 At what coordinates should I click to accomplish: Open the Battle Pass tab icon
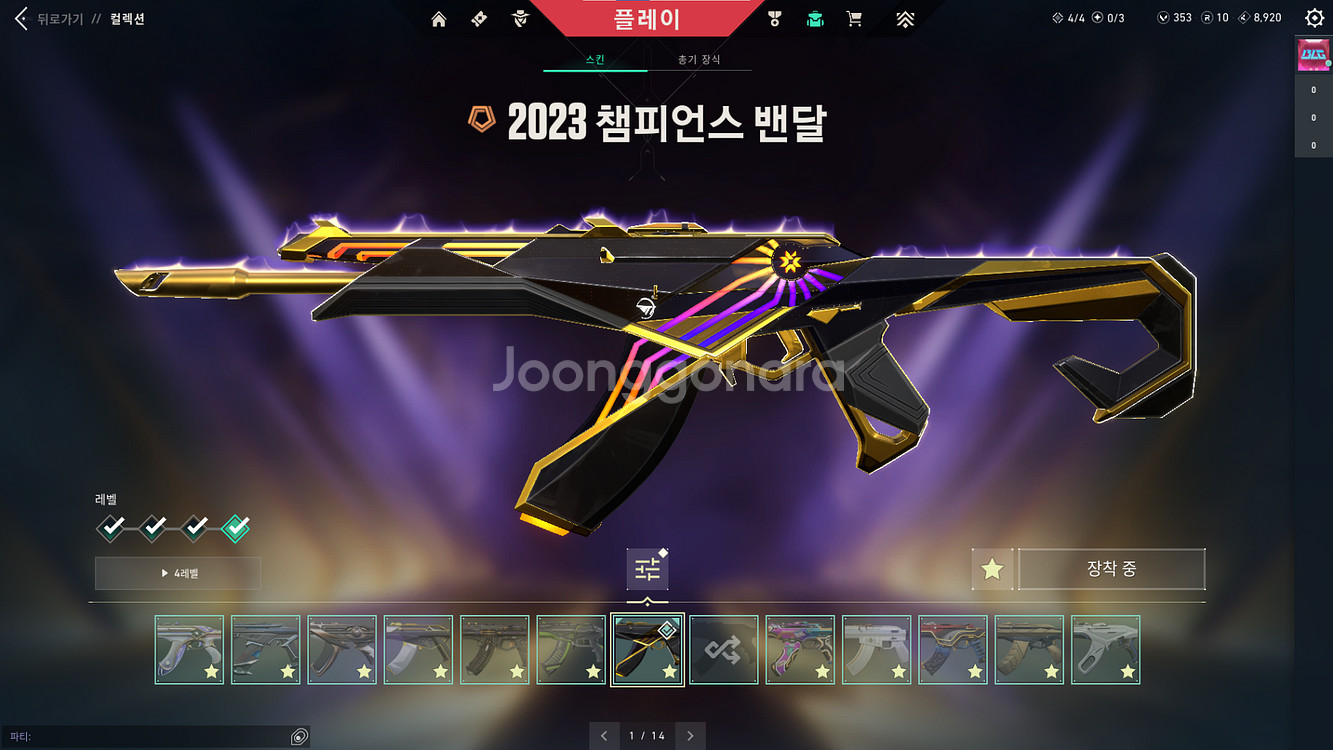point(477,18)
